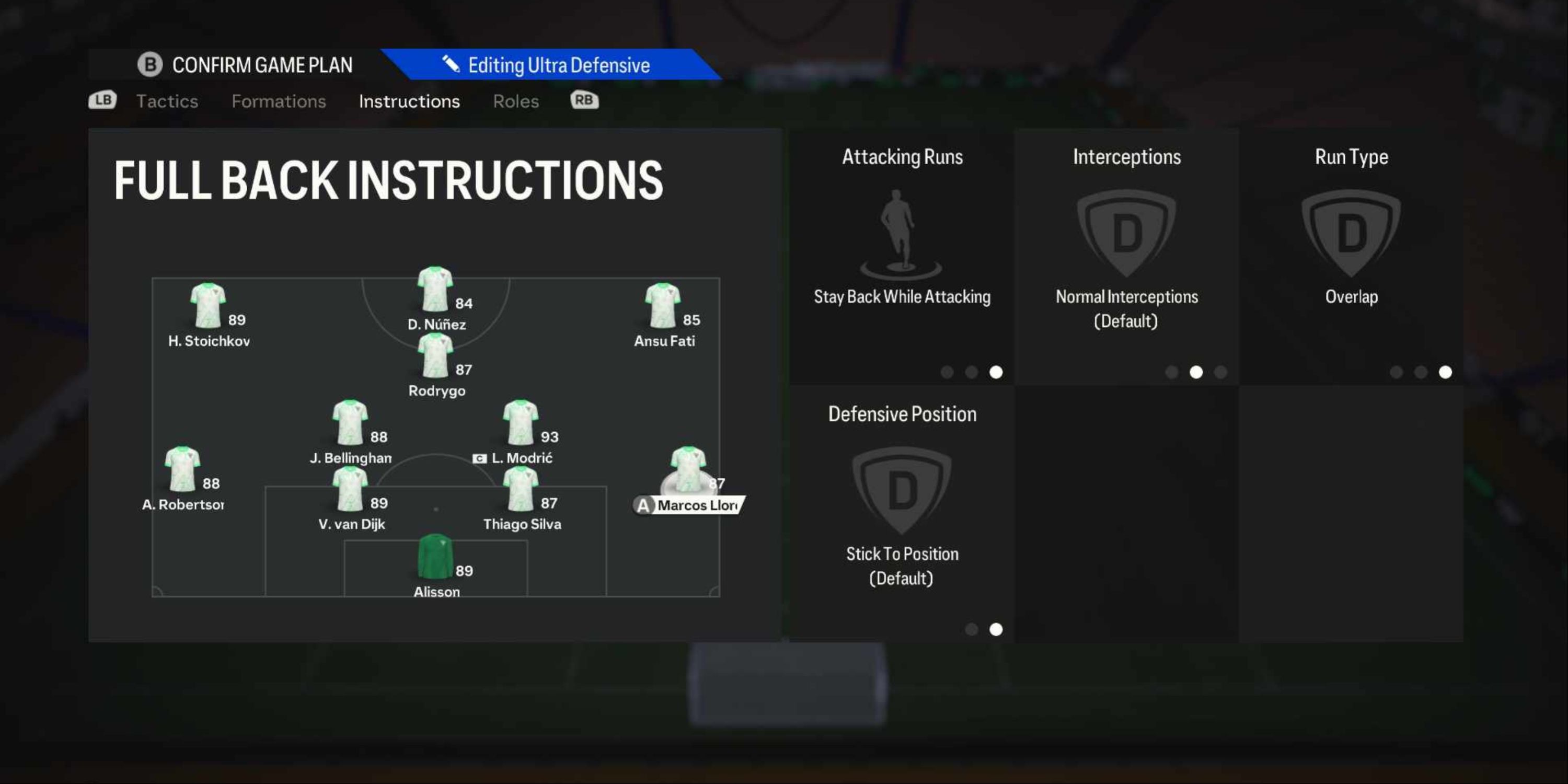Select the first pagination dot under Attacking Runs
1568x784 pixels.
947,373
